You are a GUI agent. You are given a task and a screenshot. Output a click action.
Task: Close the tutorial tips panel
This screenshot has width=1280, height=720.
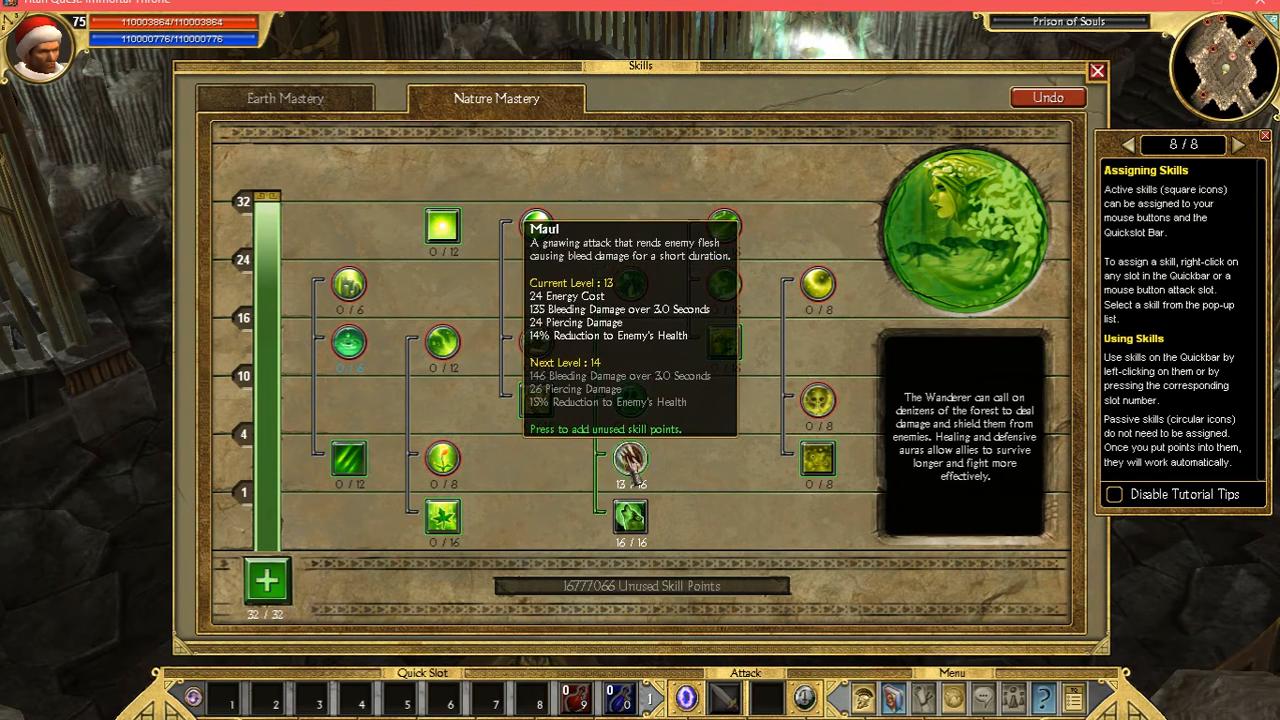(x=1265, y=135)
